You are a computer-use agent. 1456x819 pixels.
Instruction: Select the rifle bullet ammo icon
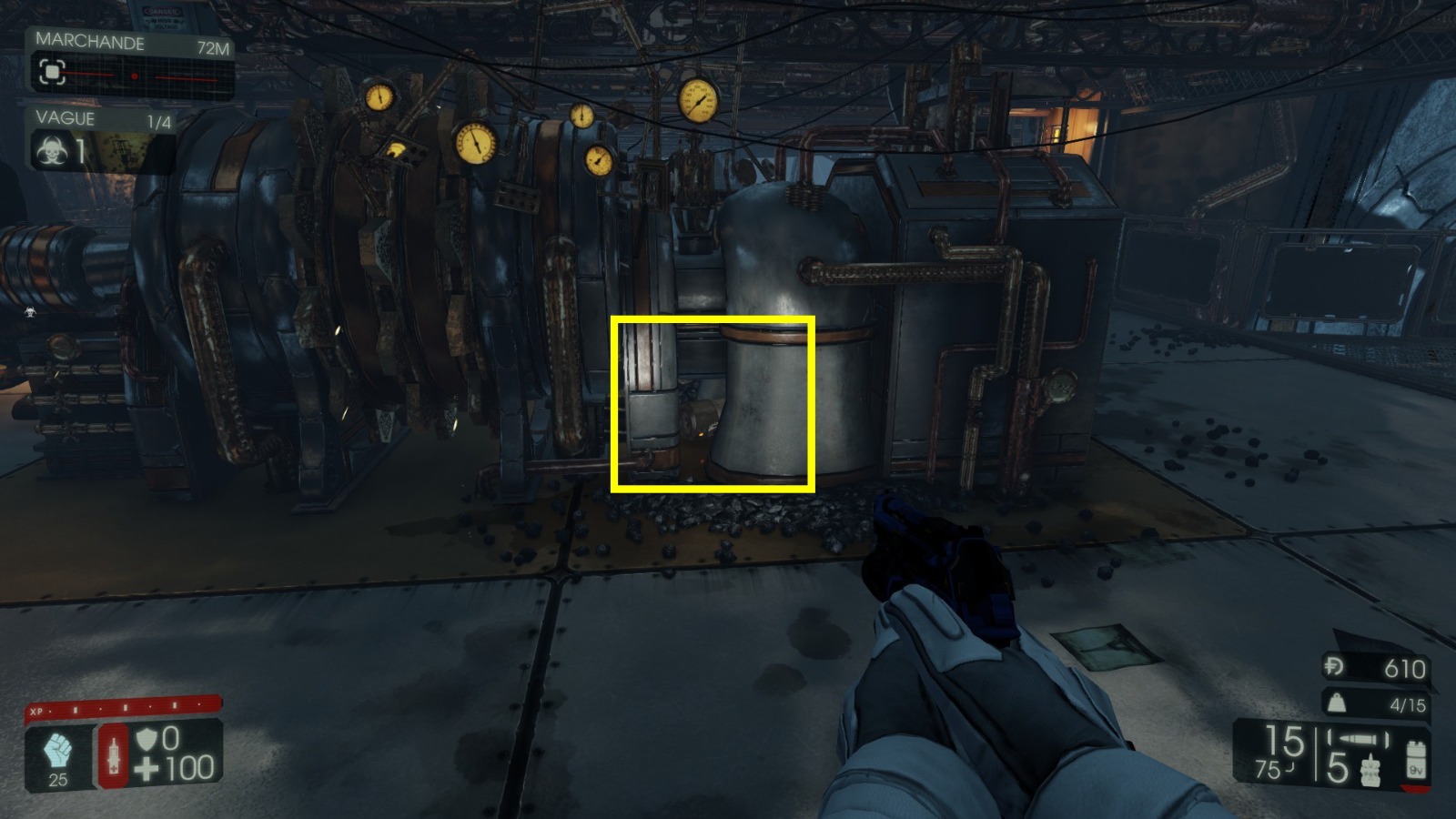(1355, 740)
